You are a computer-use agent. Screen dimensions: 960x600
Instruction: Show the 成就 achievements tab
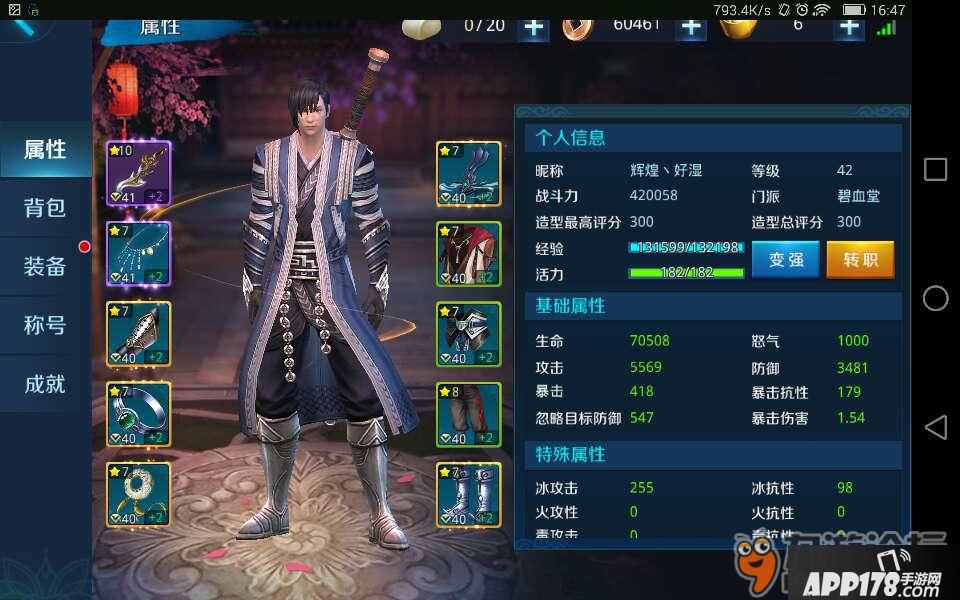[45, 383]
